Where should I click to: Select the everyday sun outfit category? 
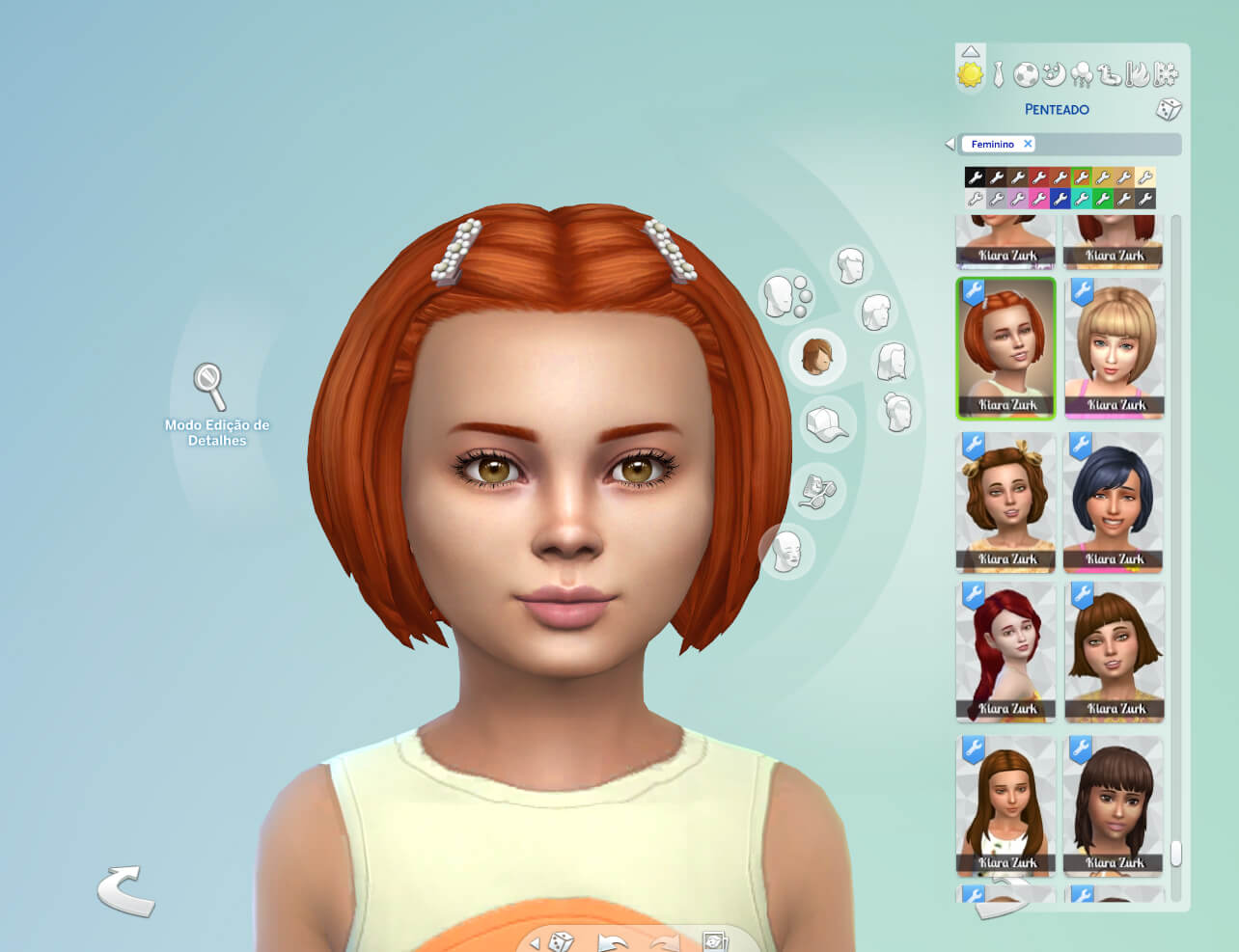(970, 74)
